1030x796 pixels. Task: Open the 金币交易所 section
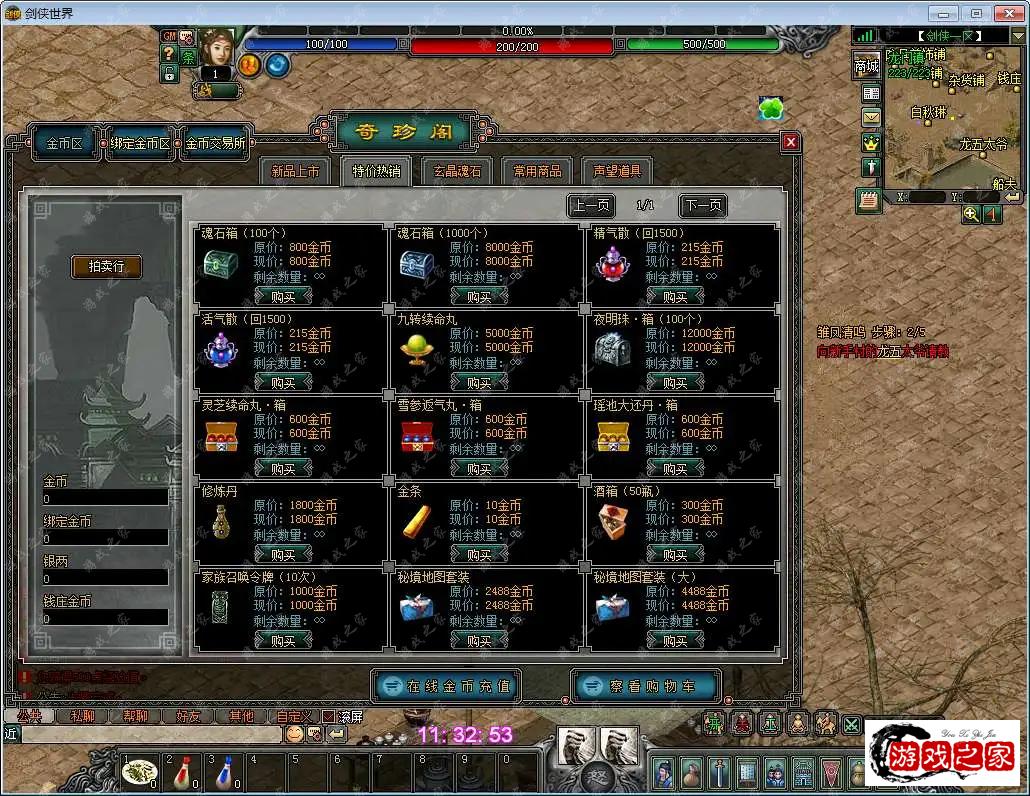click(x=214, y=143)
